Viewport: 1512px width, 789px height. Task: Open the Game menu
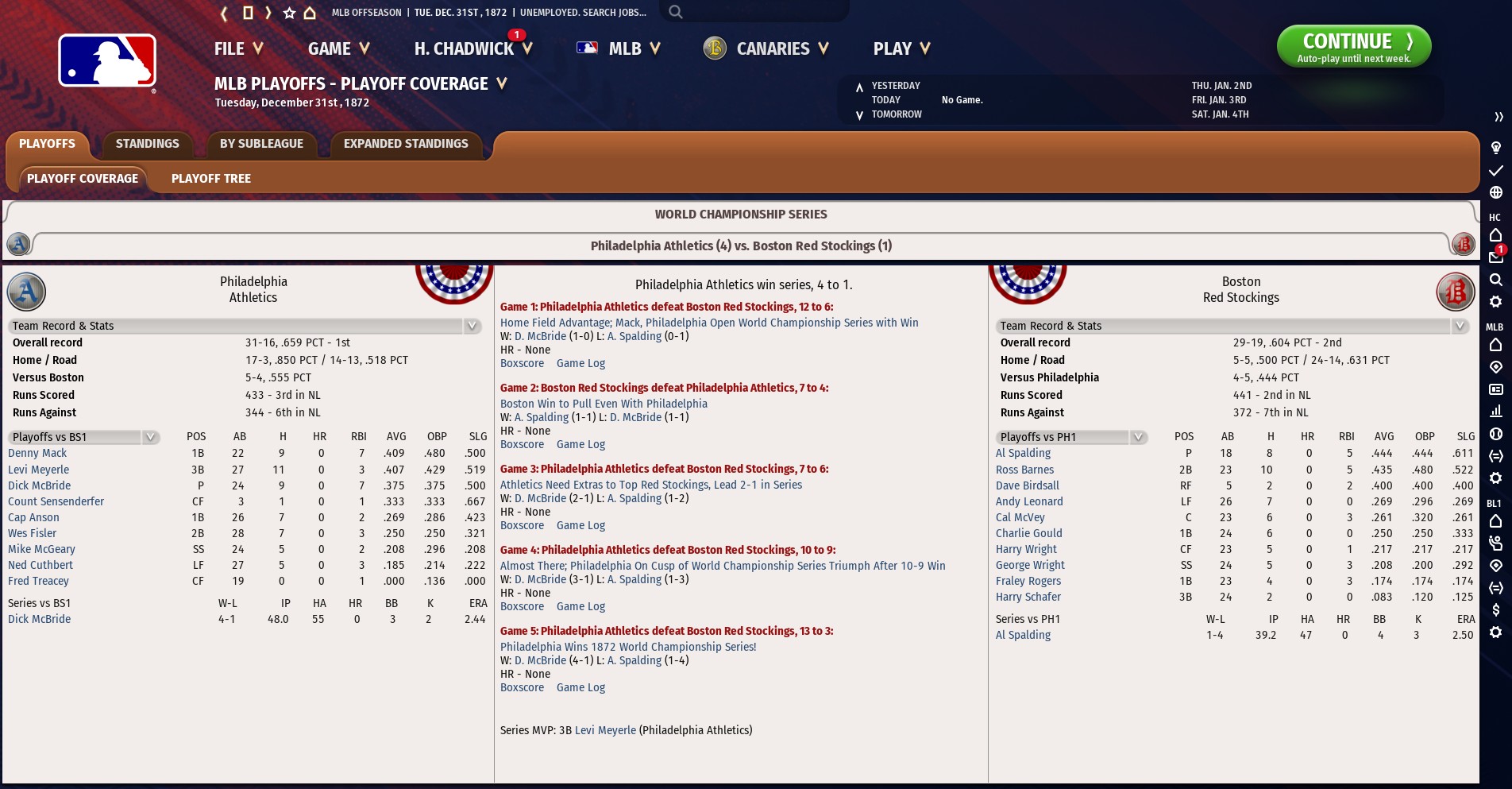tap(338, 49)
